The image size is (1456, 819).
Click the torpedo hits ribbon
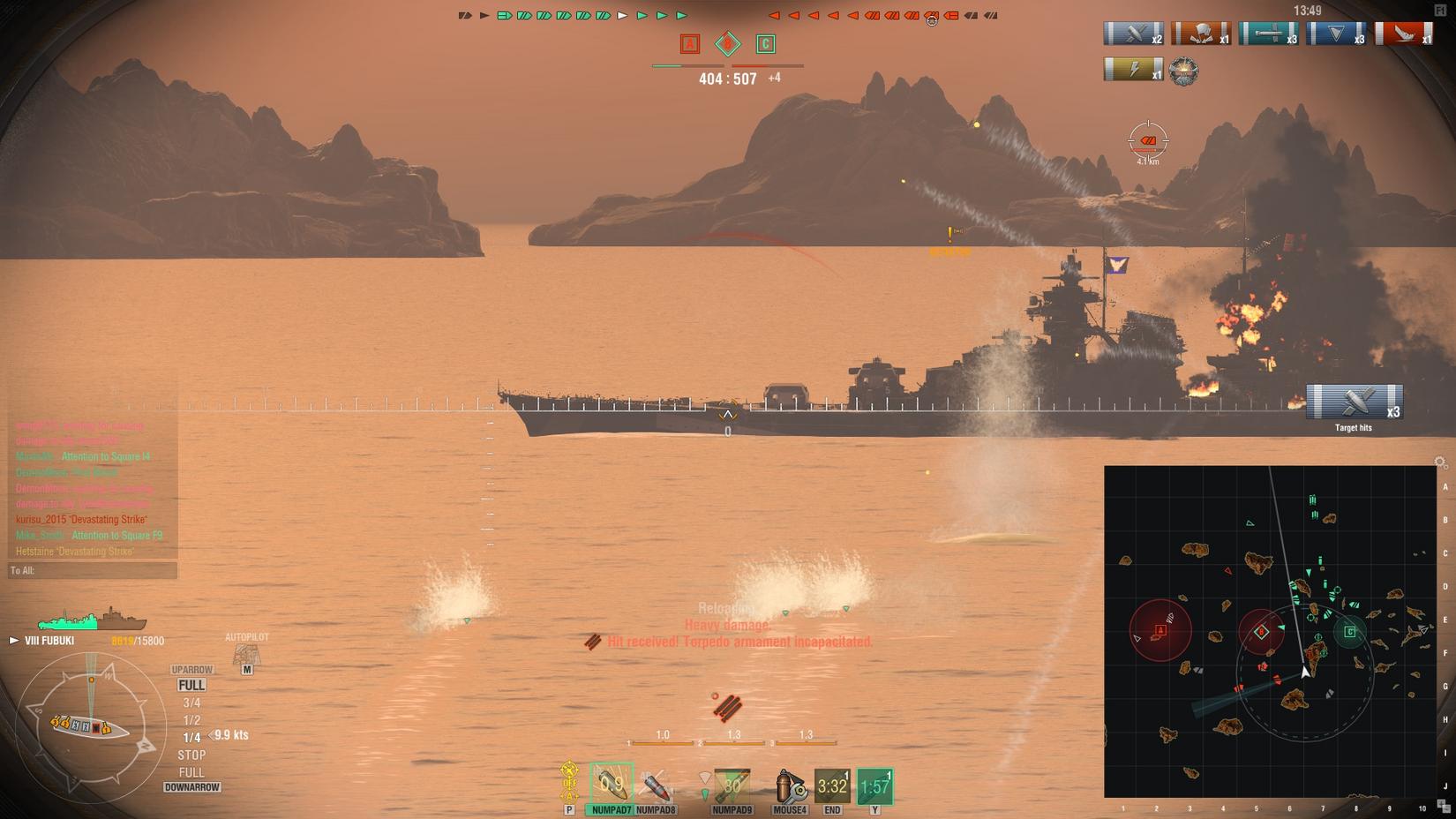(1268, 34)
